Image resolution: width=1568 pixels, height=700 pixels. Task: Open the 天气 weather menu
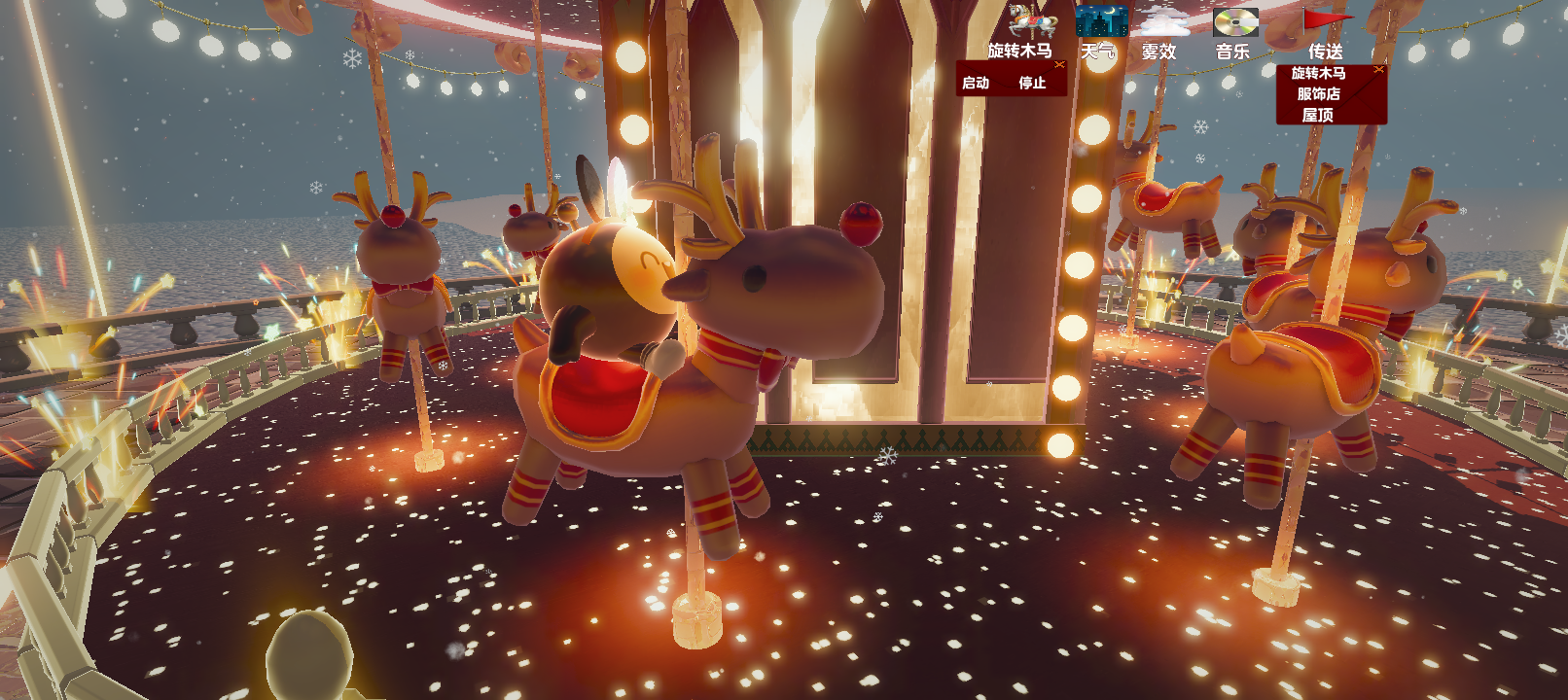[1101, 21]
